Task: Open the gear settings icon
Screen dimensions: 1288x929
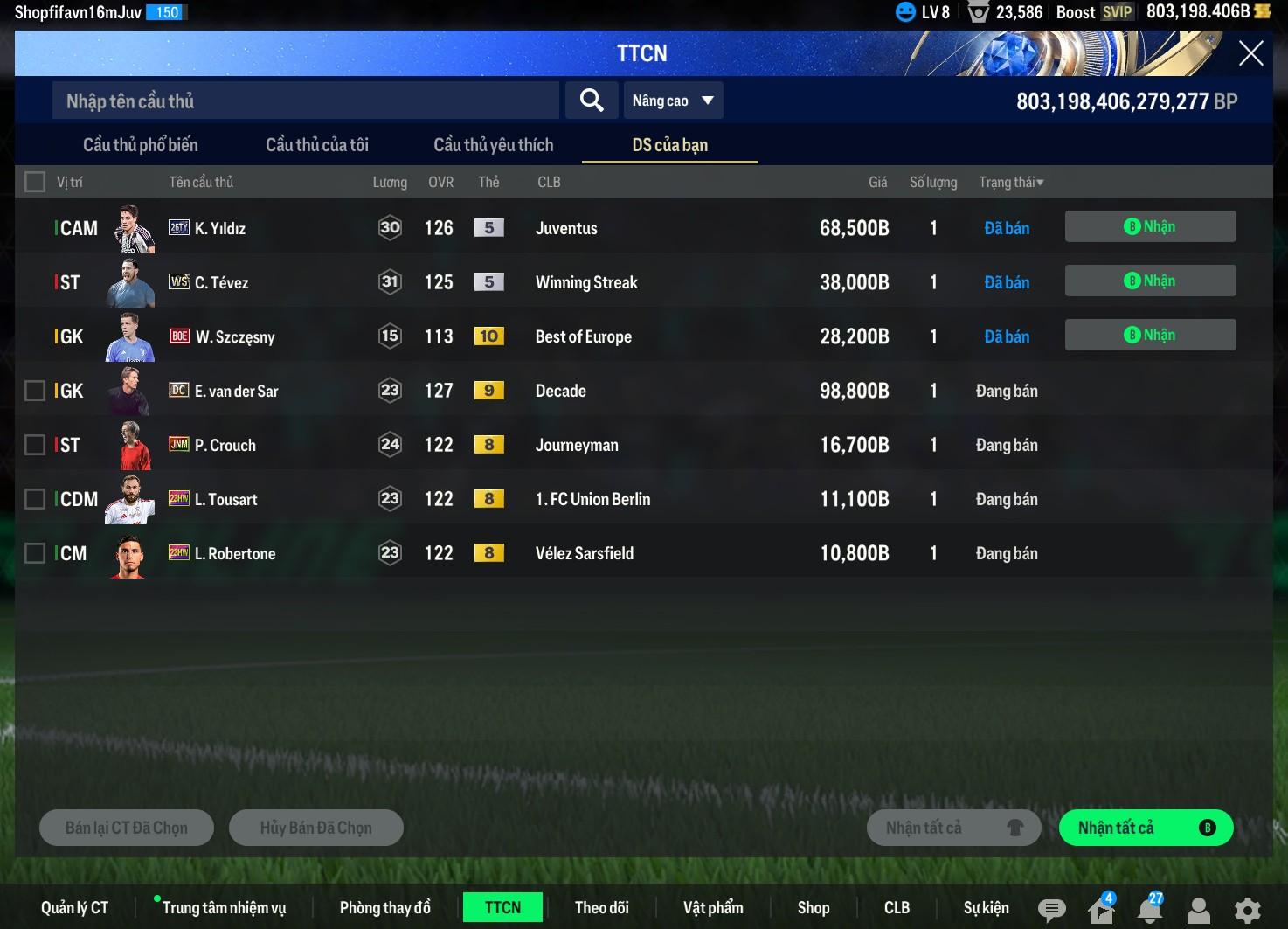Action: point(1247,910)
